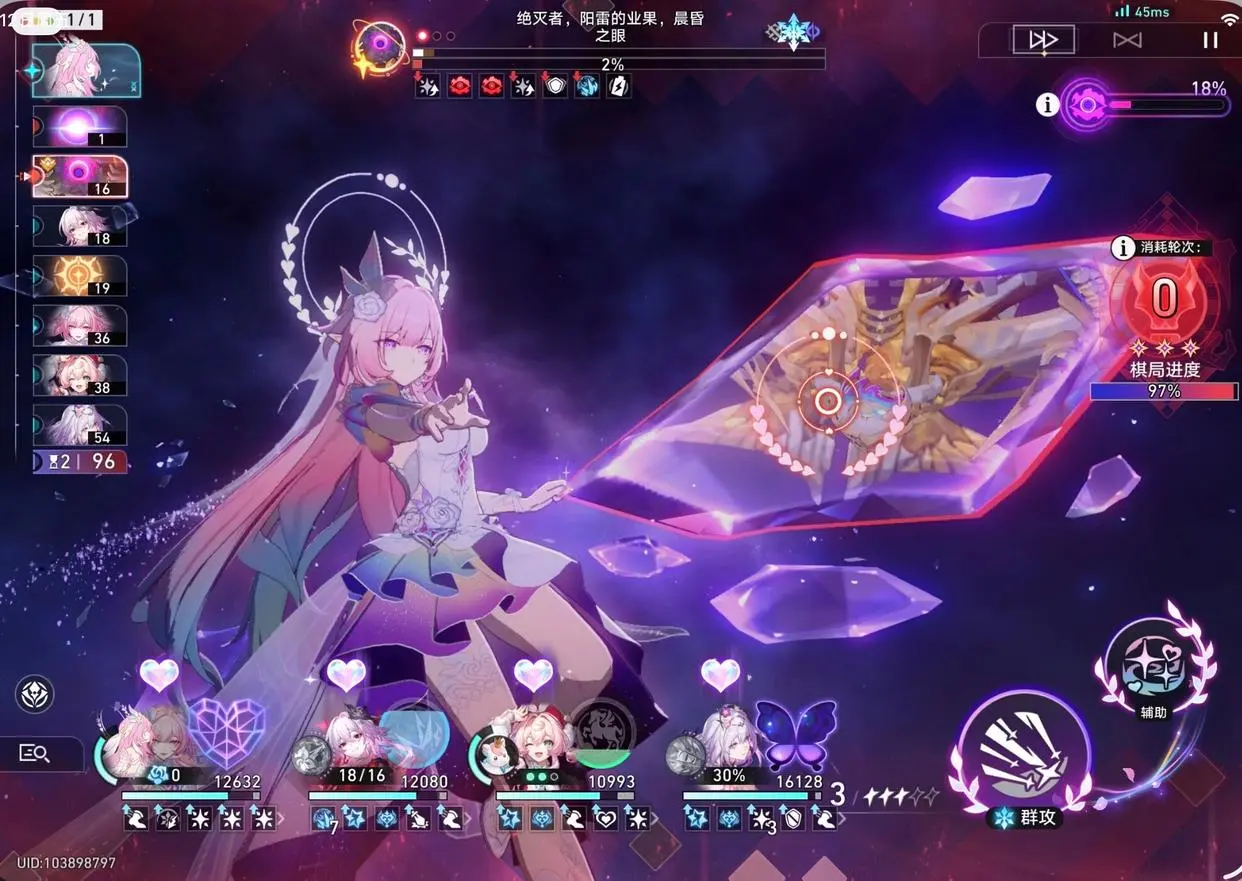The image size is (1242, 881).
Task: Pause the battle
Action: pos(1210,40)
